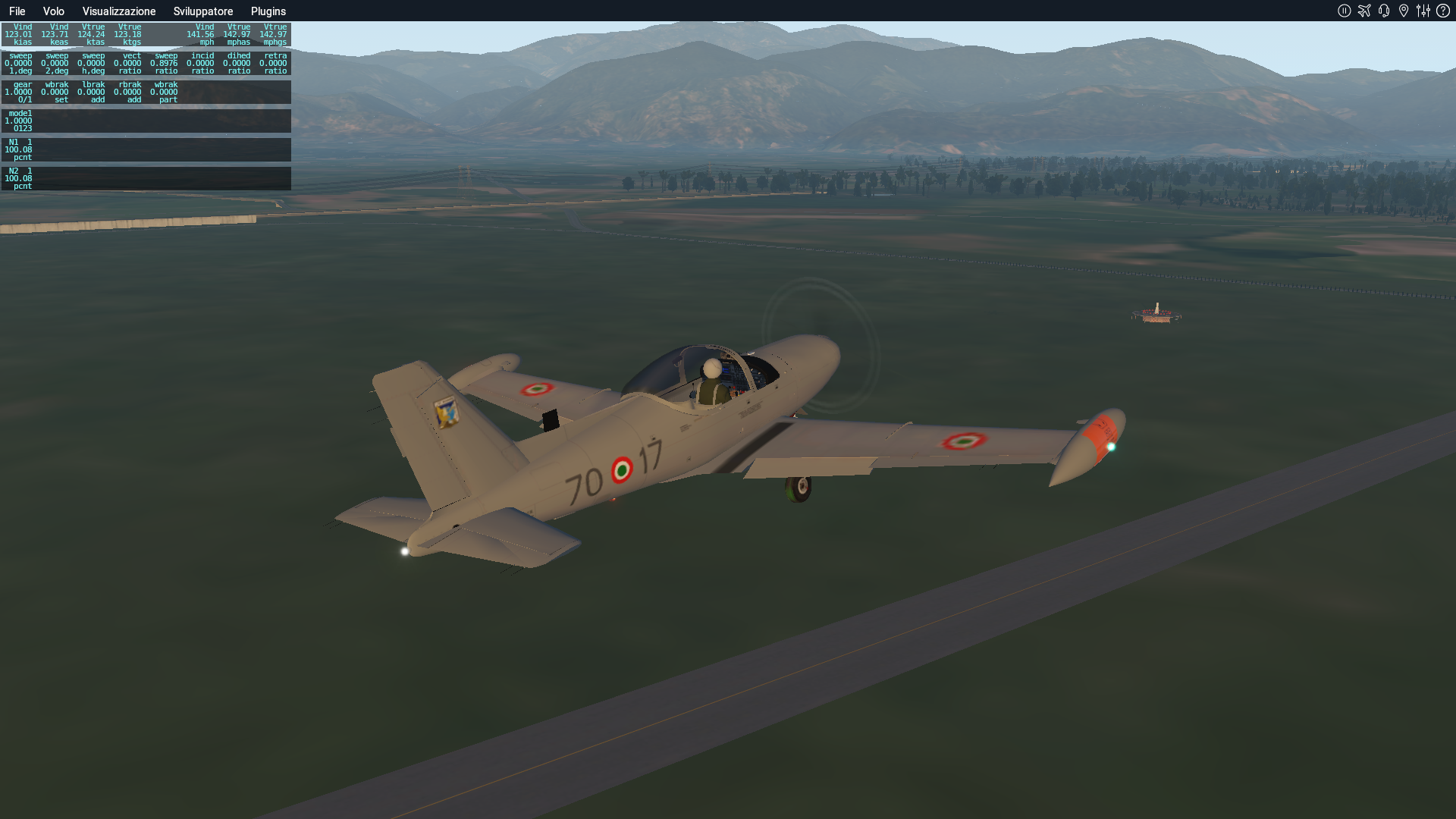Show the map using the location pin icon
Screen dimensions: 1456x819
tap(1404, 11)
